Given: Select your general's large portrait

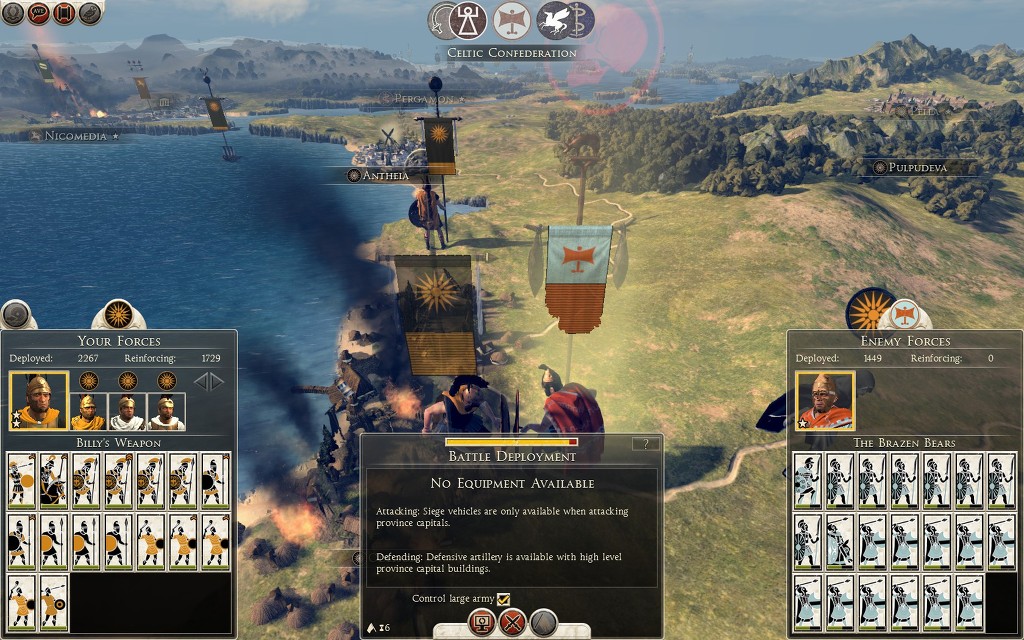Looking at the screenshot, I should tap(39, 400).
